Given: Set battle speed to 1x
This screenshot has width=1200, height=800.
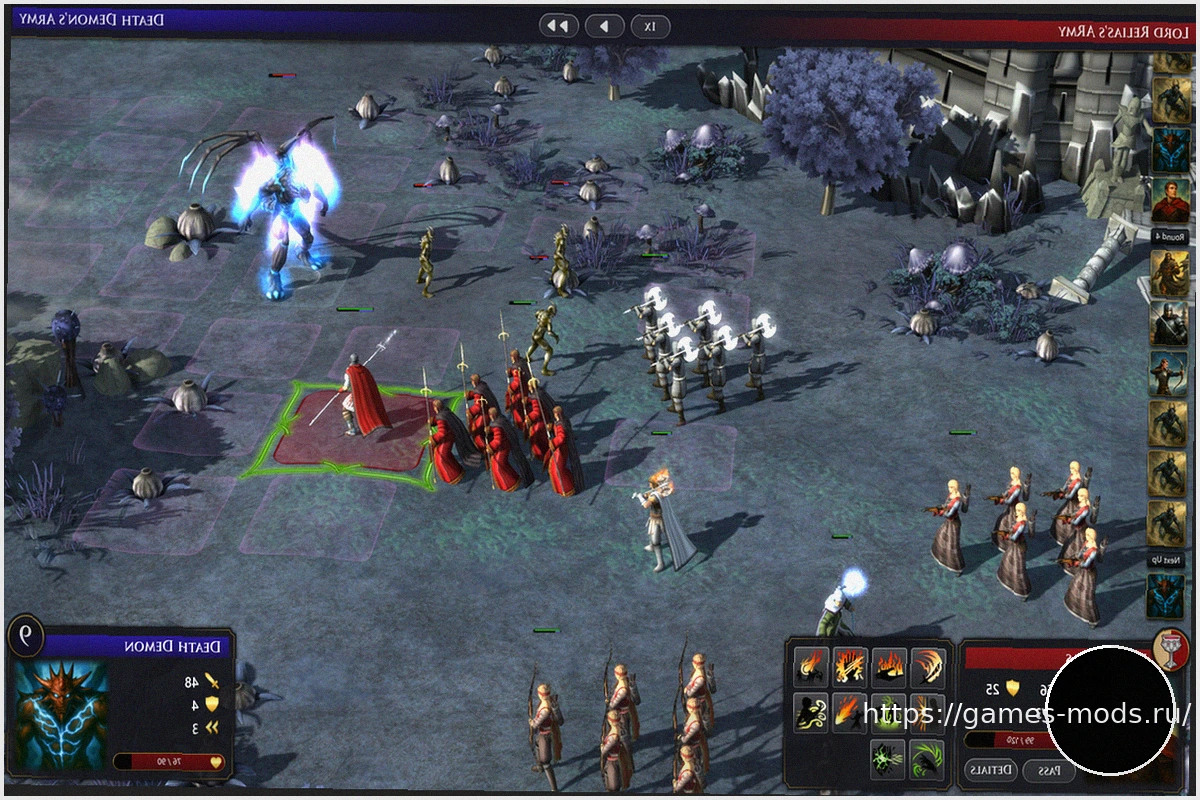Looking at the screenshot, I should (650, 26).
